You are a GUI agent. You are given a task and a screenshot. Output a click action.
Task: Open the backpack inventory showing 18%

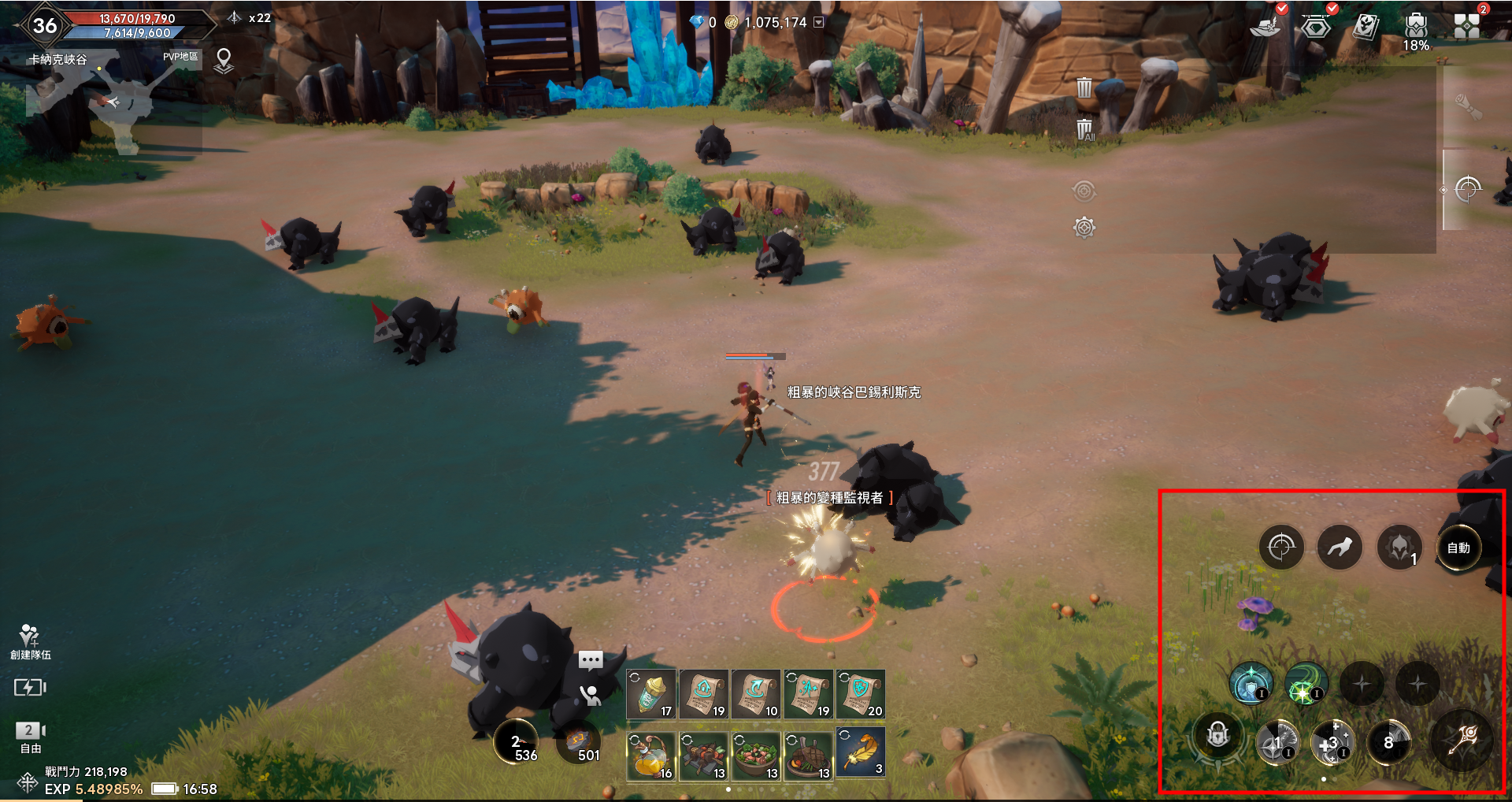point(1415,28)
